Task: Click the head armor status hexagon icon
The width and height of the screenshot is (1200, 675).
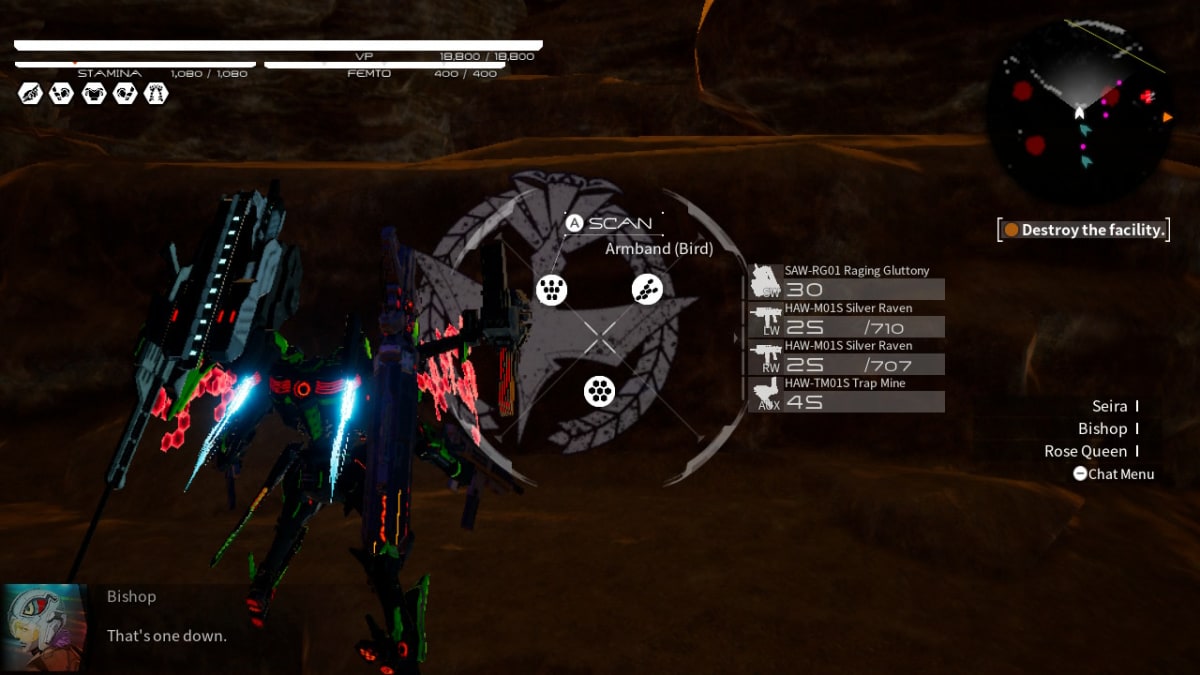Action: (x=30, y=93)
